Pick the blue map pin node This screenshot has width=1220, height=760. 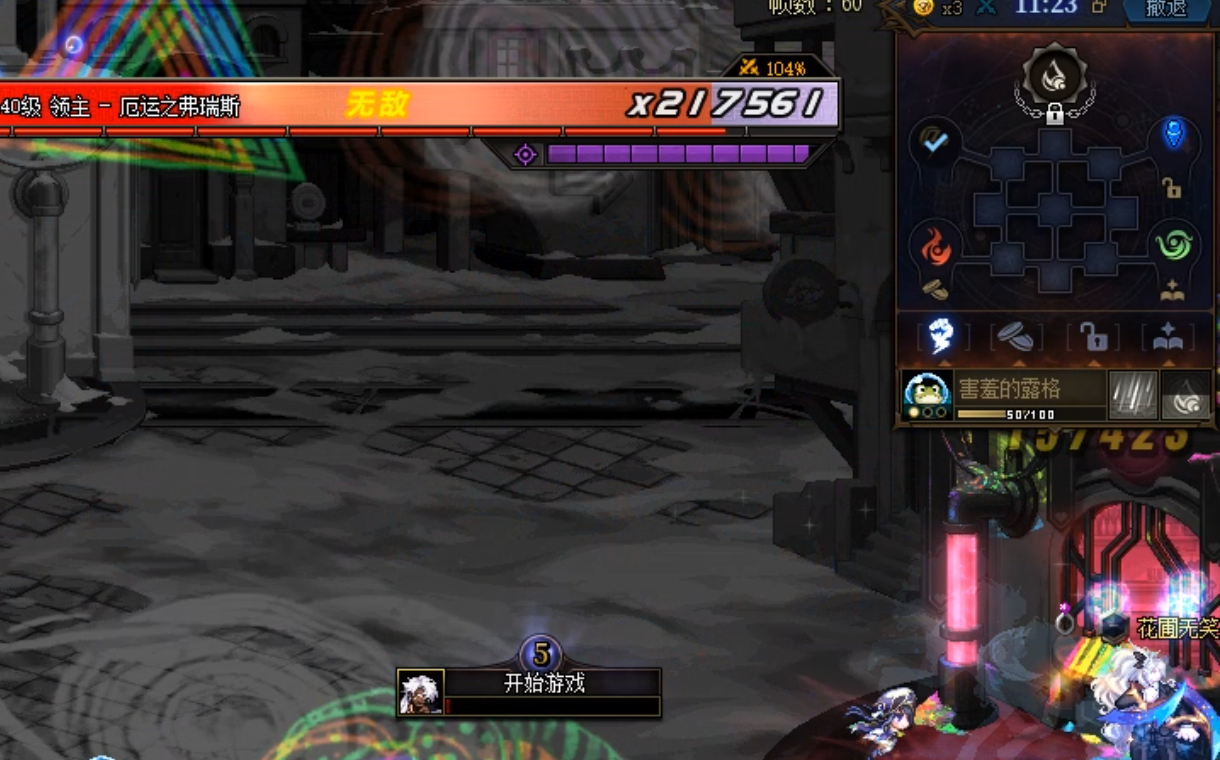1173,134
